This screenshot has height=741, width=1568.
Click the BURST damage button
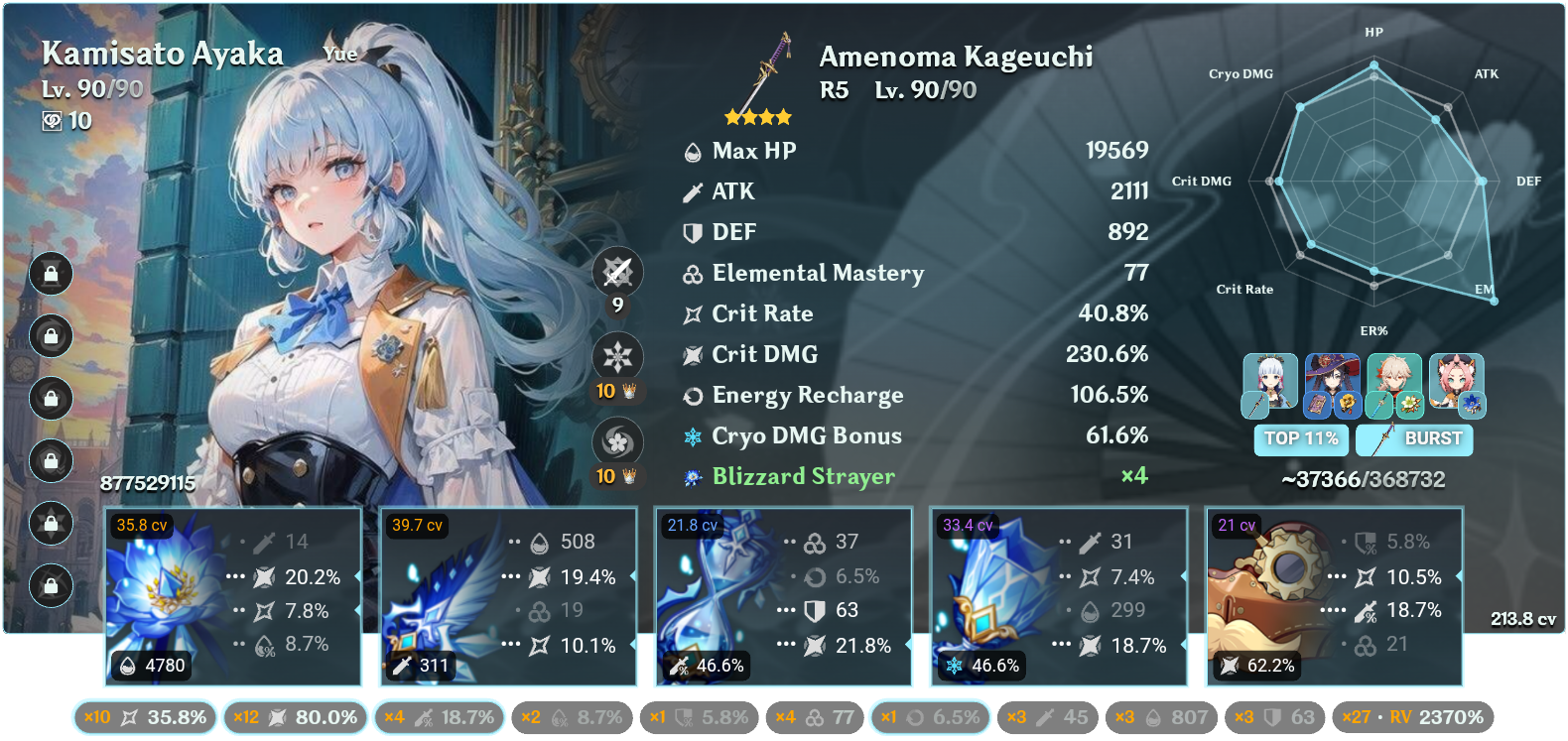[1413, 437]
